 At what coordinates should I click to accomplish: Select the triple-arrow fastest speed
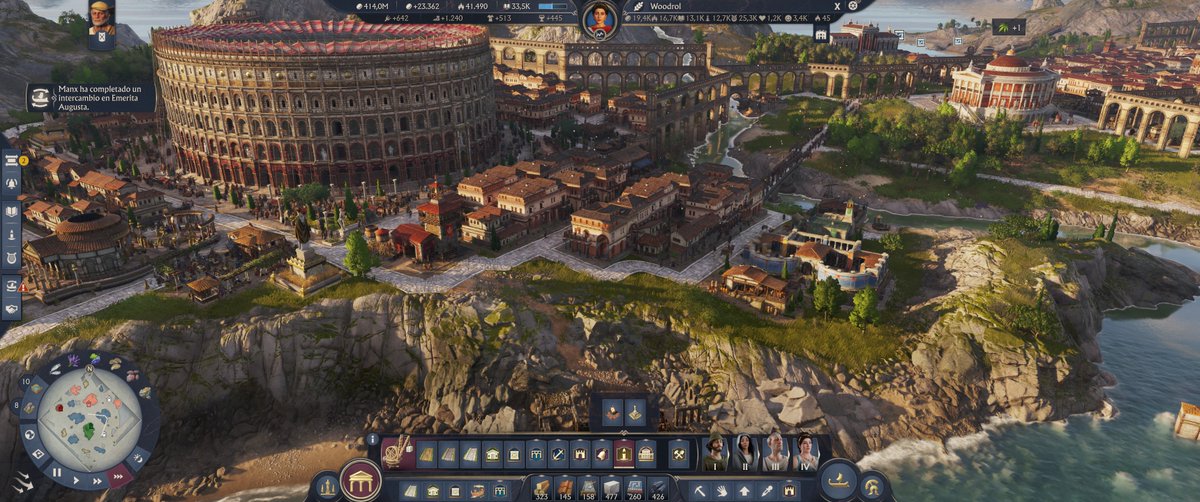pos(119,477)
